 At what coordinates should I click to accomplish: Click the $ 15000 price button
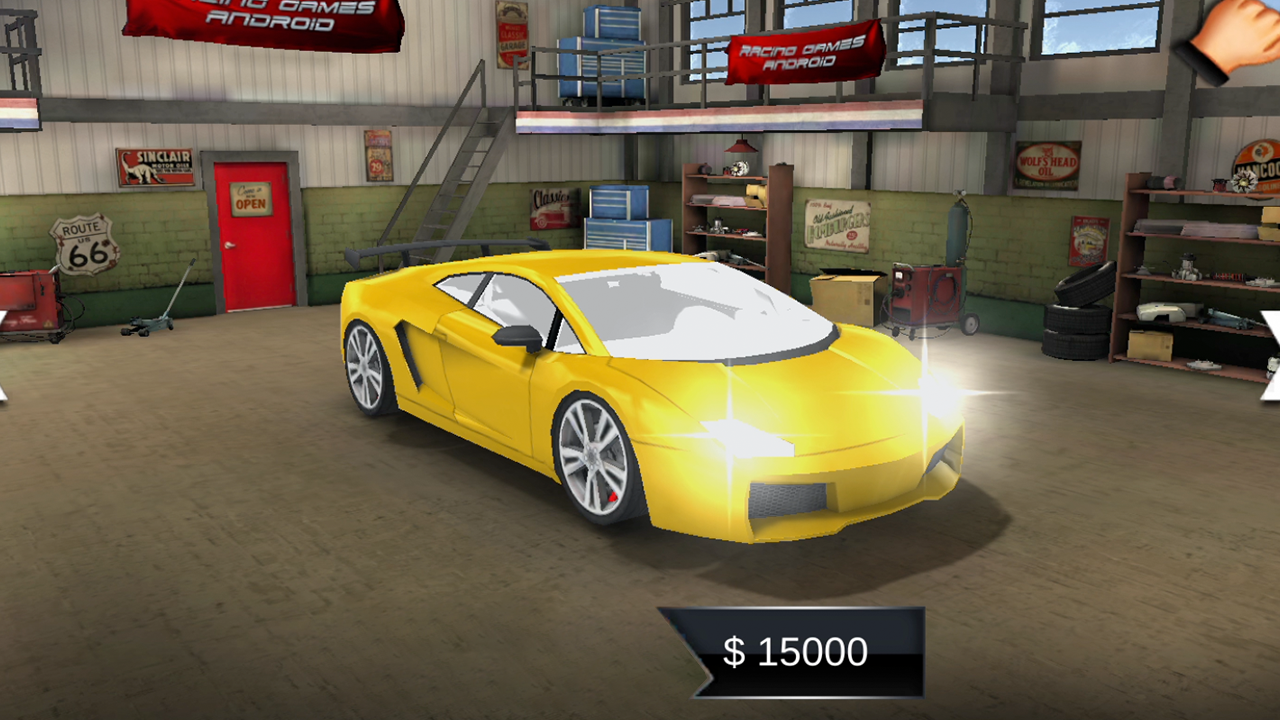795,651
